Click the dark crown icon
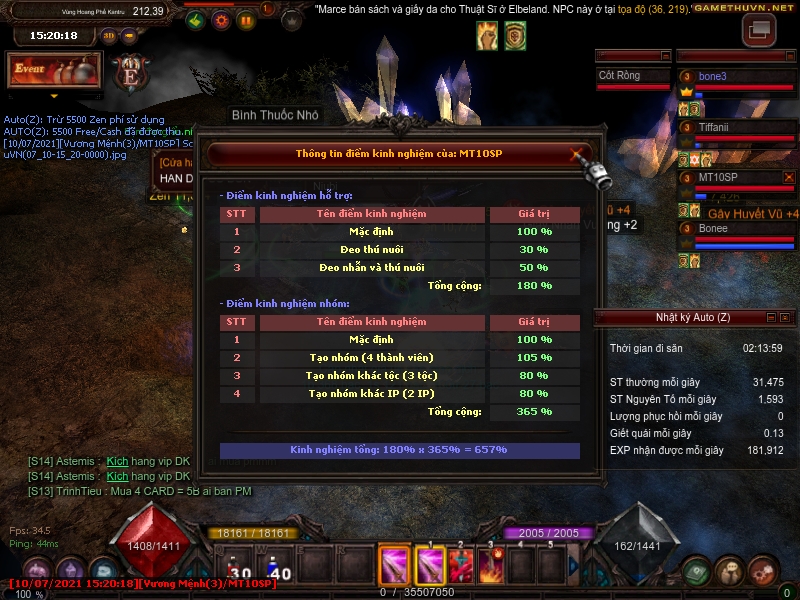 click(291, 20)
